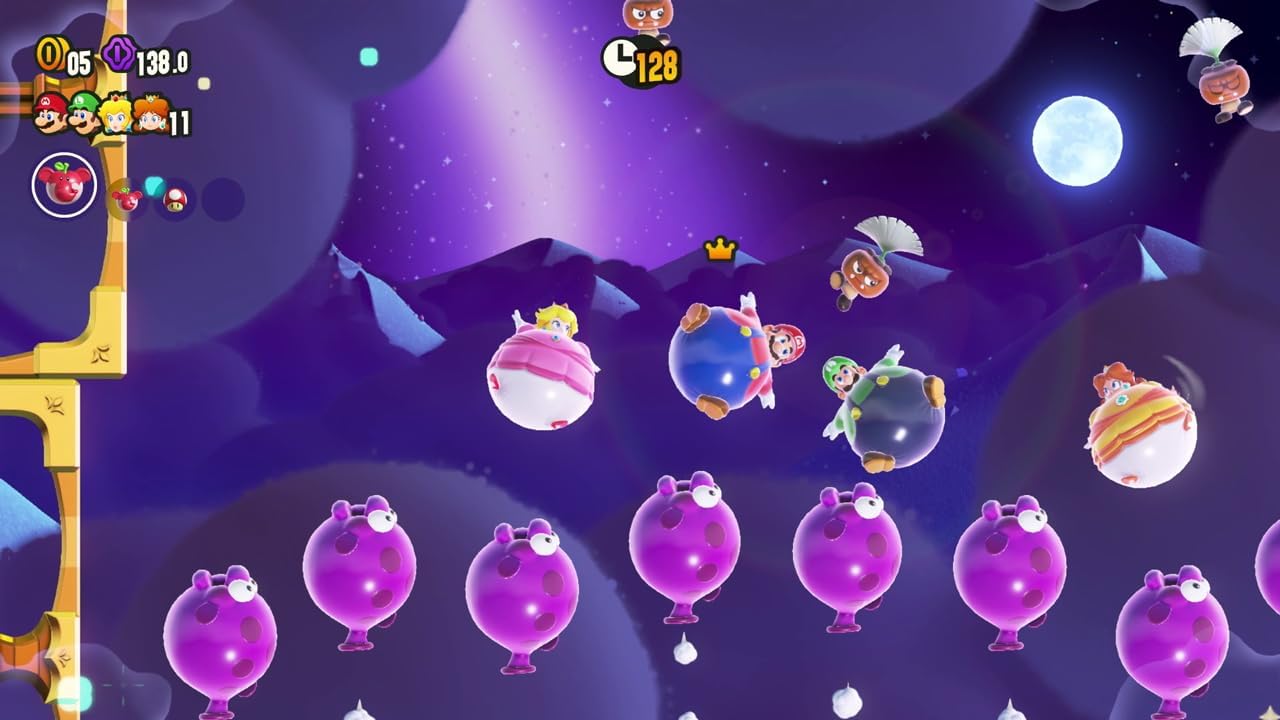
Task: Click the flower coin total 138.0
Action: [160, 62]
